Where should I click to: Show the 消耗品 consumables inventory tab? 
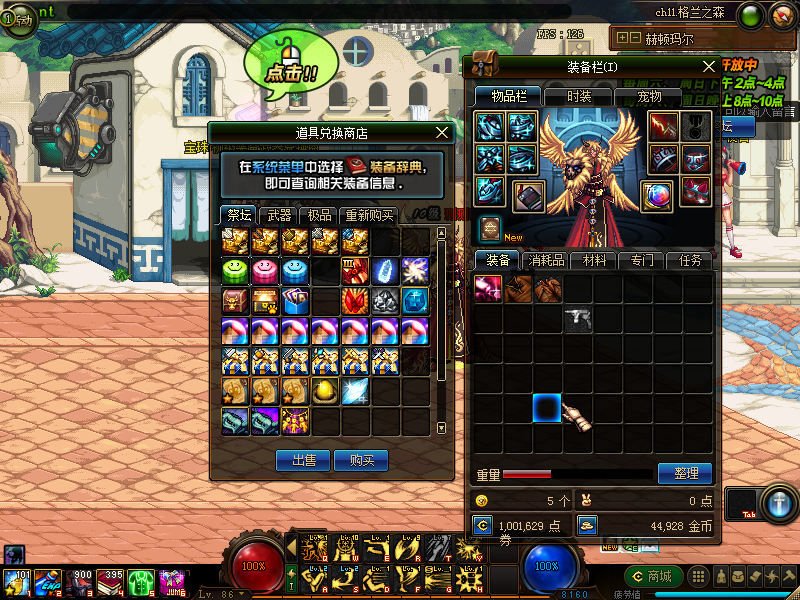click(548, 260)
